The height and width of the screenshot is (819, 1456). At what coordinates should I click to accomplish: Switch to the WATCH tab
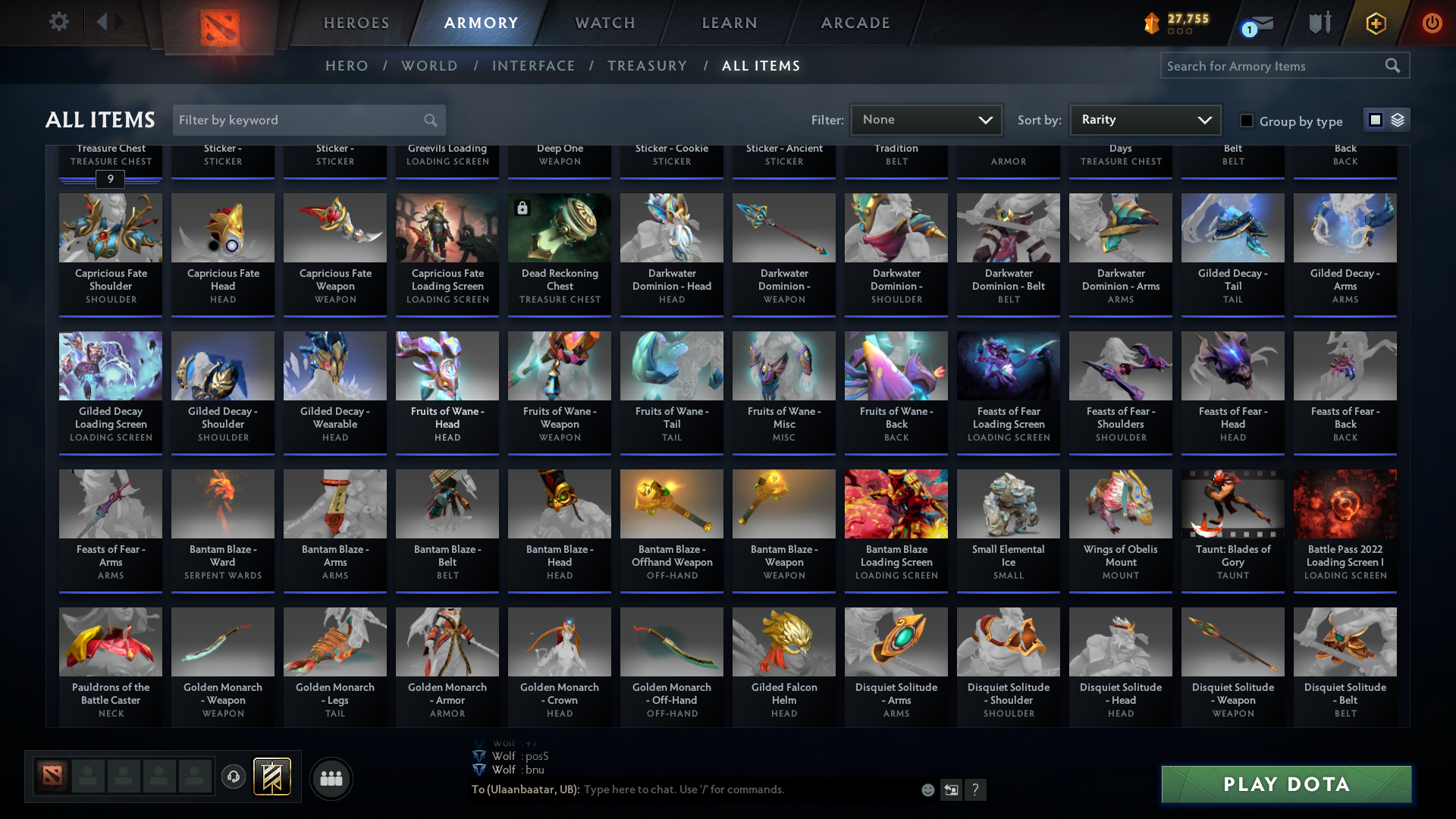tap(604, 23)
